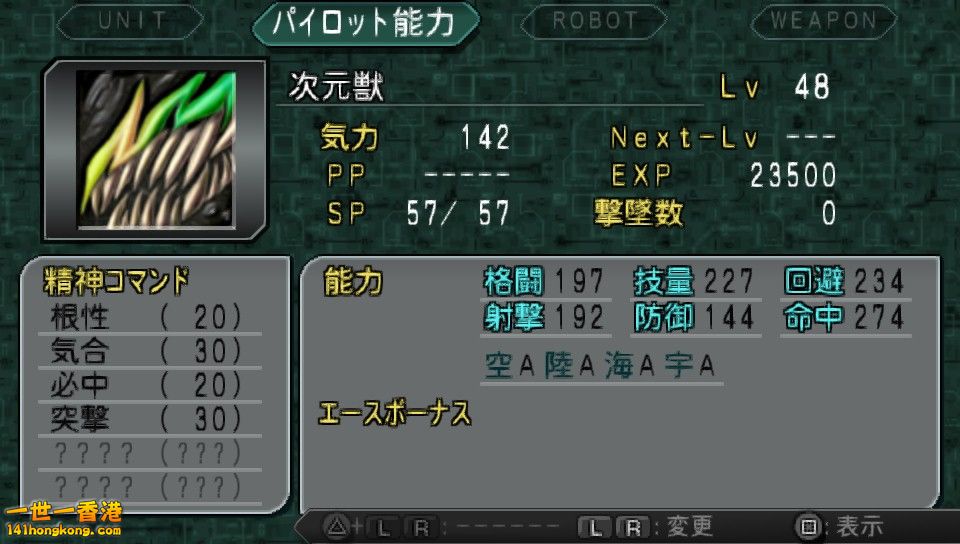Show the WEAPON tab
This screenshot has height=544, width=960.
pyautogui.click(x=822, y=21)
